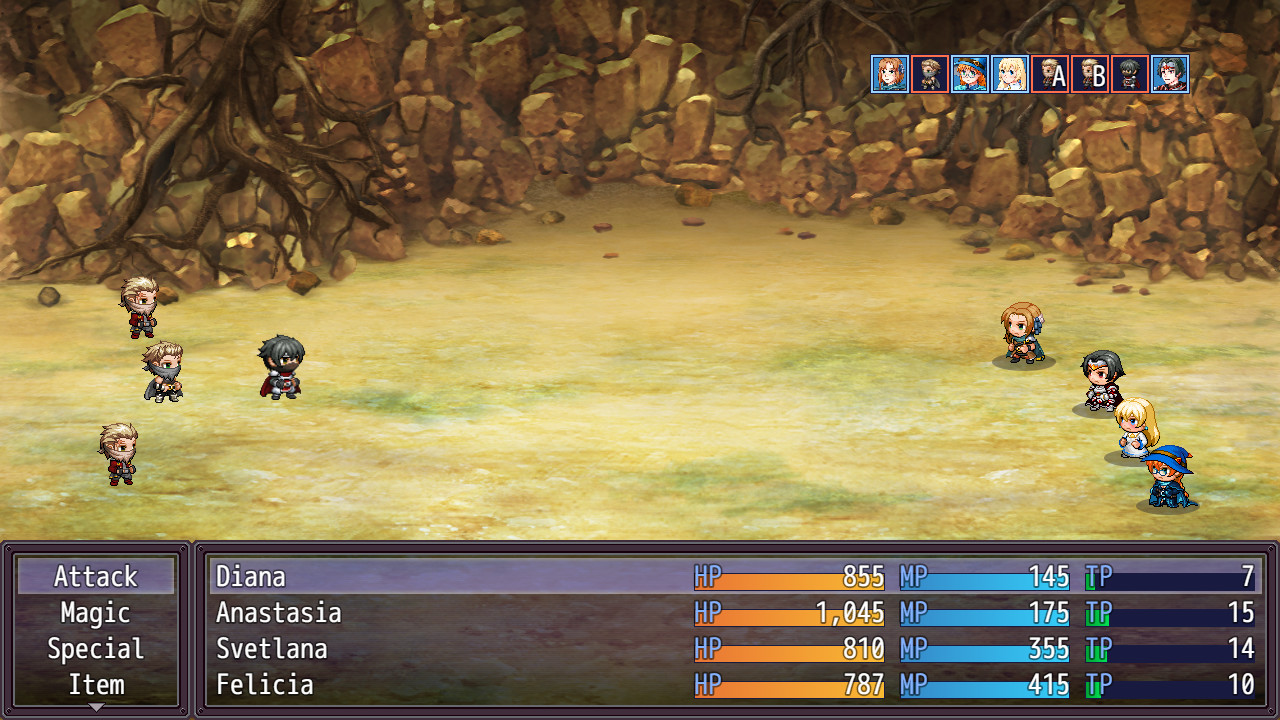Click Svetlana's MP gauge
Viewport: 1280px width, 720px height.
[985, 649]
